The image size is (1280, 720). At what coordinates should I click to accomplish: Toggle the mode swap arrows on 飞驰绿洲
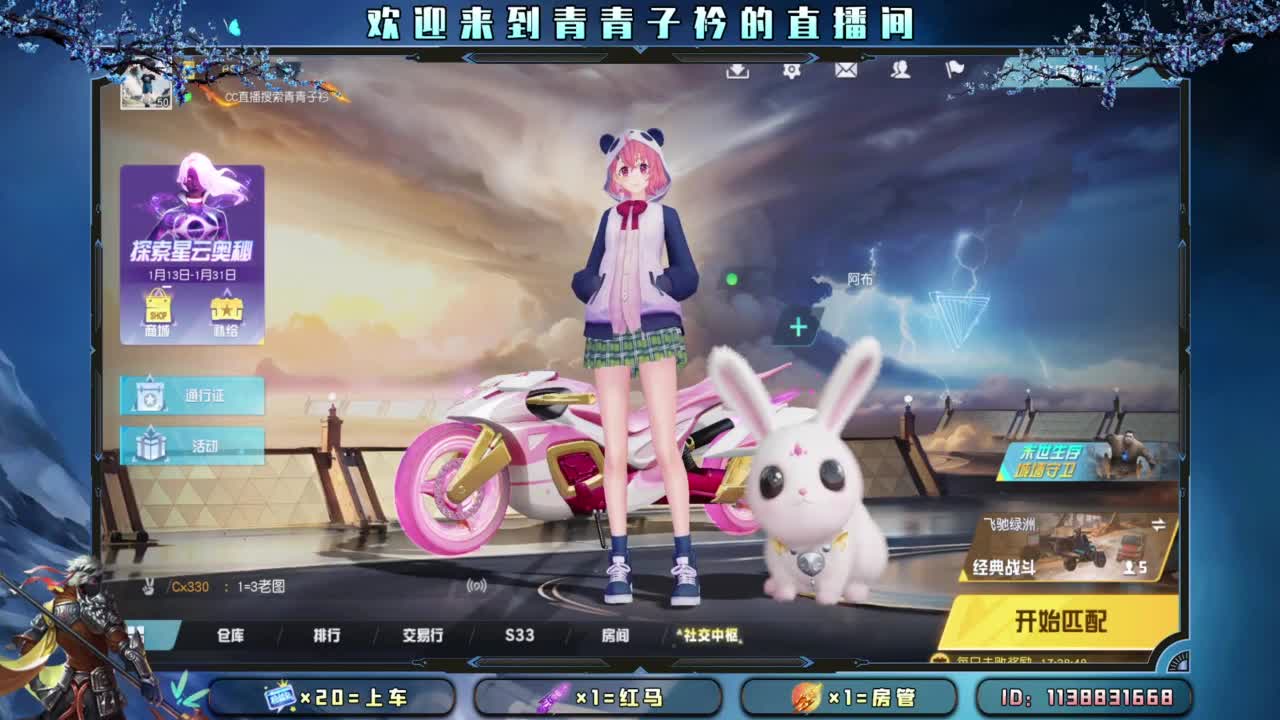pos(1158,522)
